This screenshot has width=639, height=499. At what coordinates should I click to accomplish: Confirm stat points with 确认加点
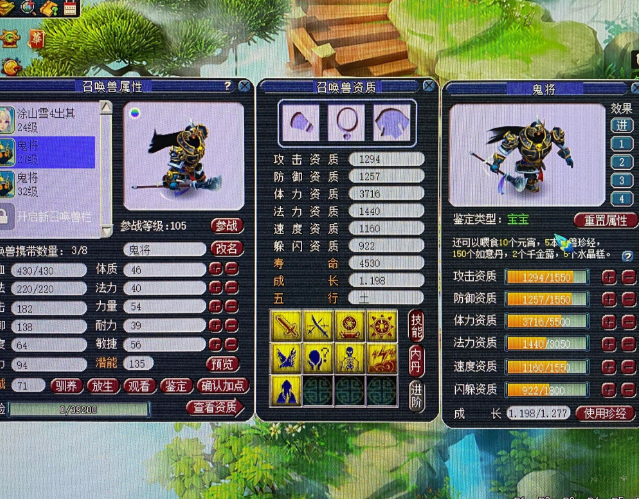220,385
